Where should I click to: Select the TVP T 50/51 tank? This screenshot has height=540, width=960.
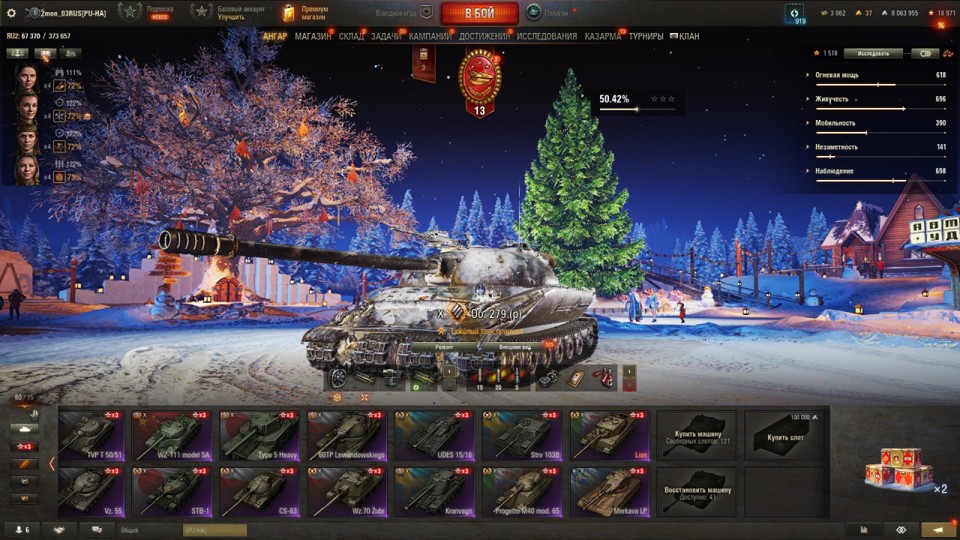(x=92, y=435)
